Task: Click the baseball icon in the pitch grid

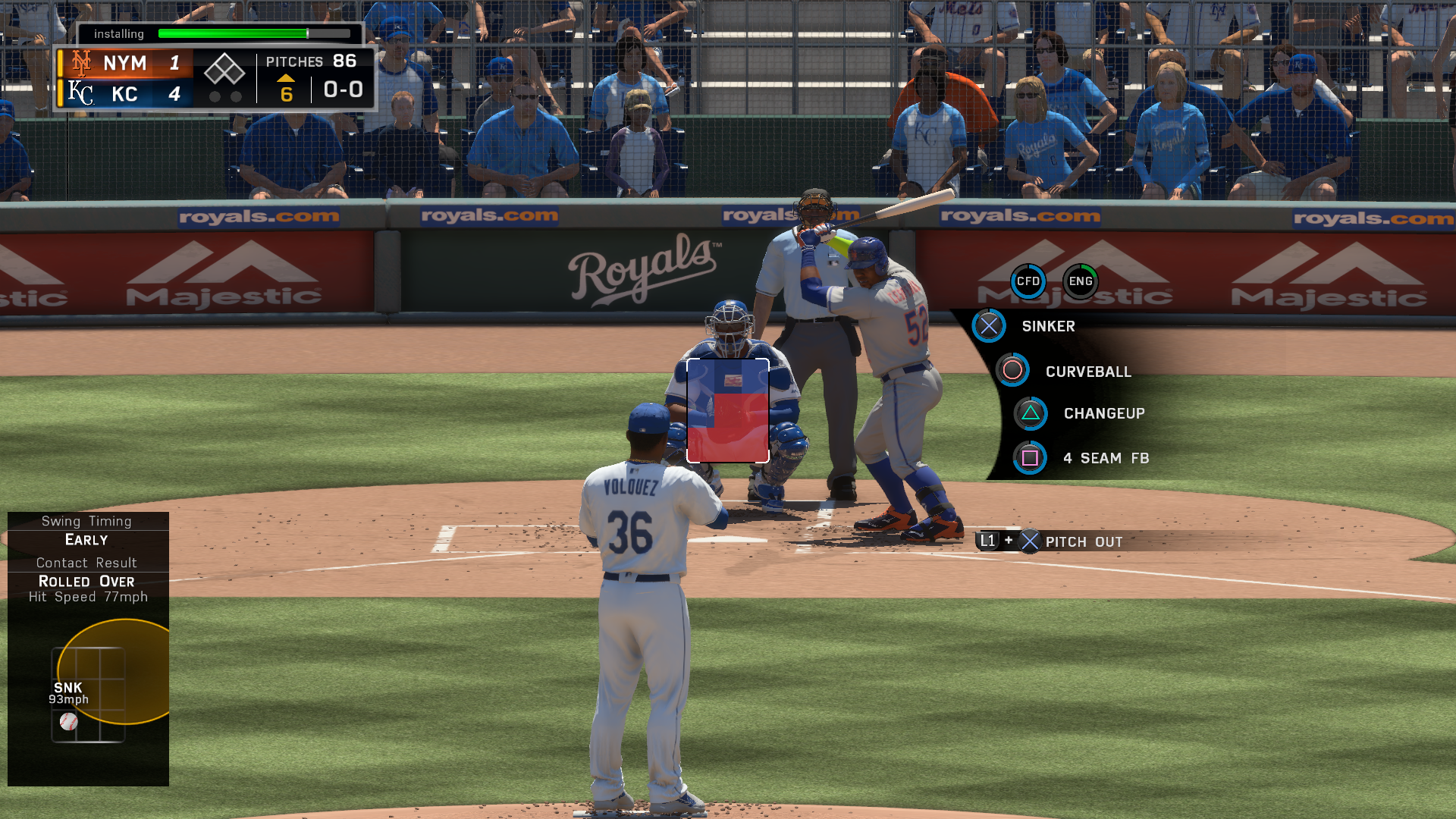Action: (x=69, y=722)
